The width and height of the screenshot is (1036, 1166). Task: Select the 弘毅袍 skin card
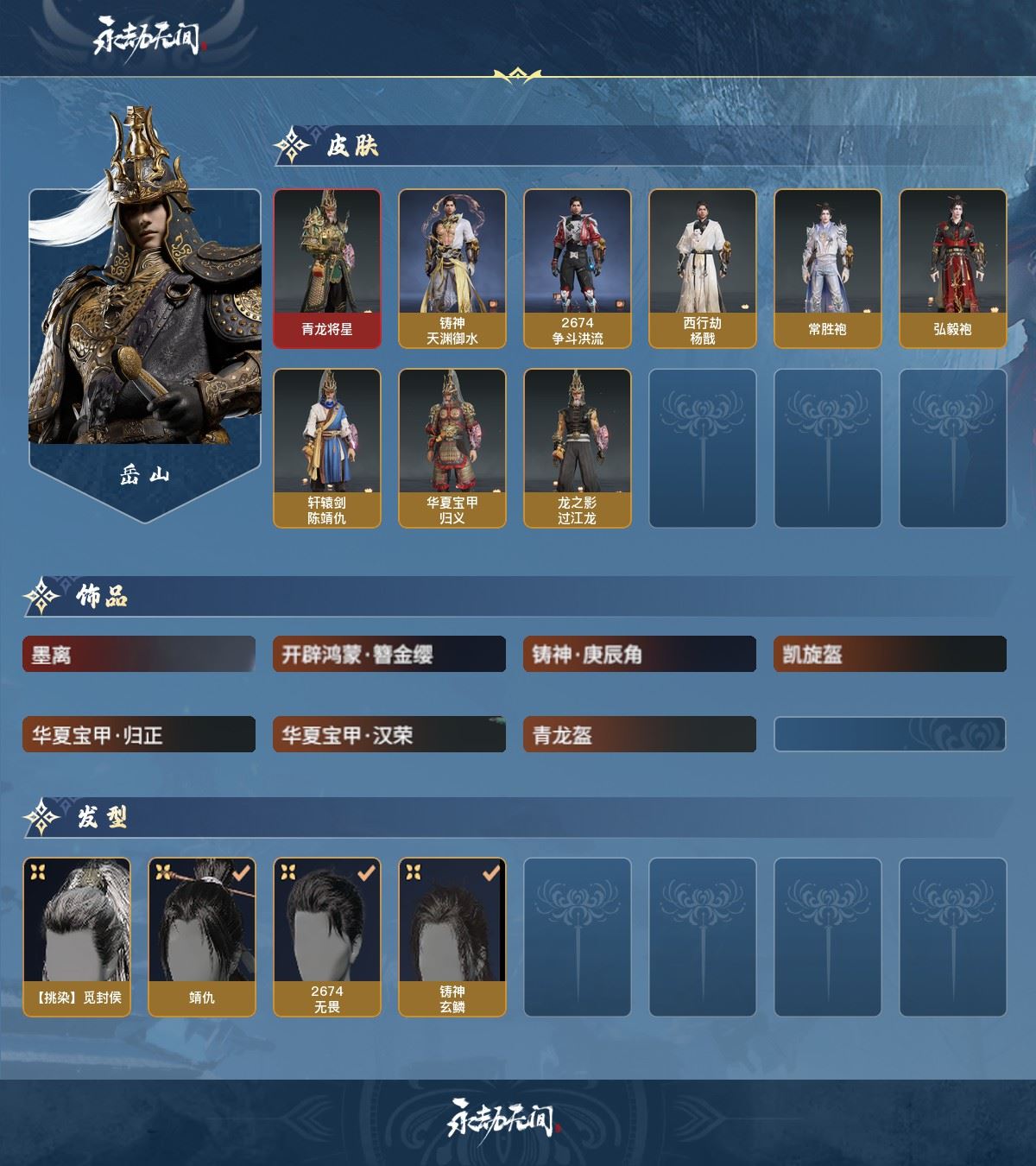(952, 269)
